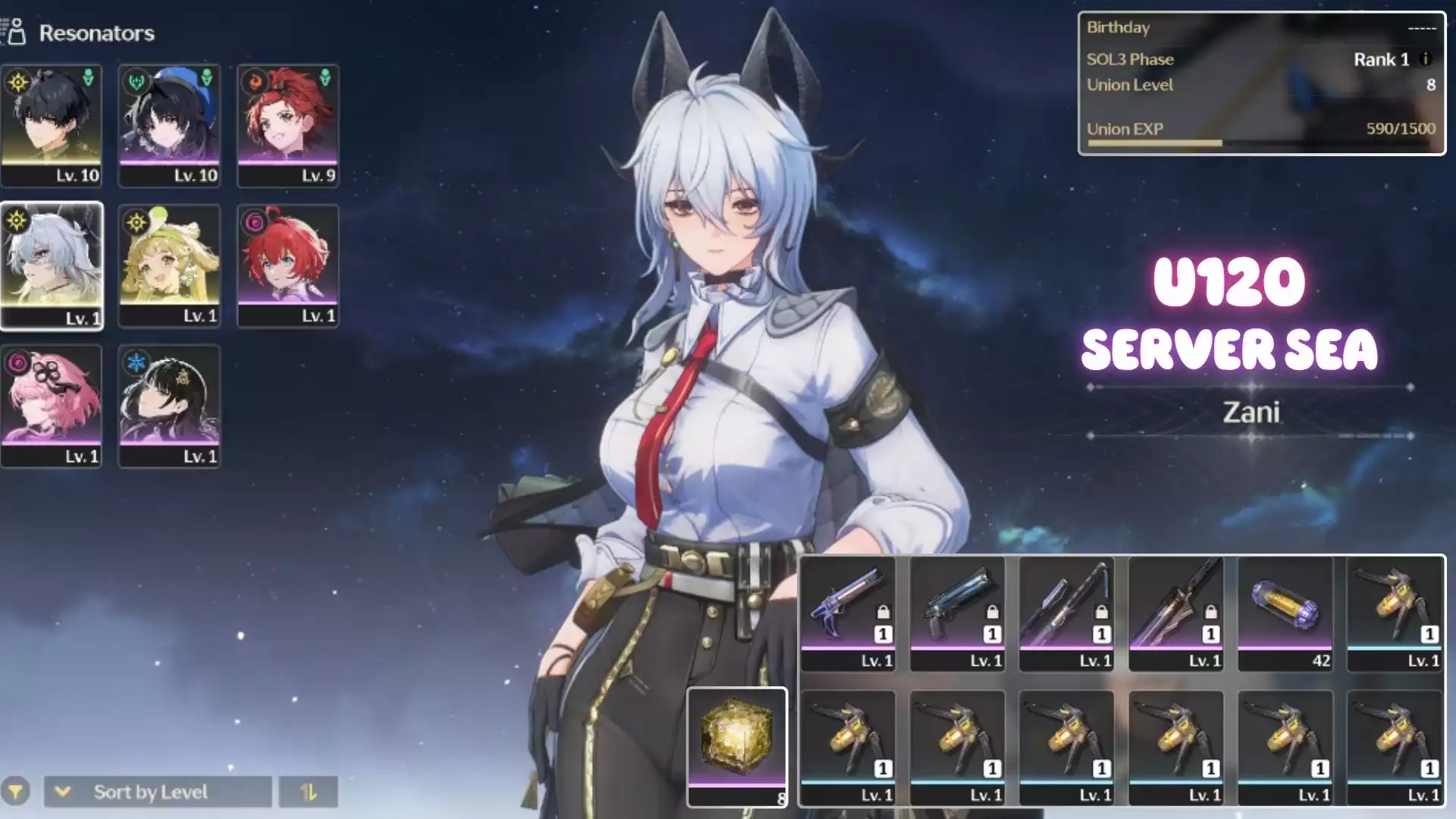Select the purple pistol weapon slot

pos(848,613)
